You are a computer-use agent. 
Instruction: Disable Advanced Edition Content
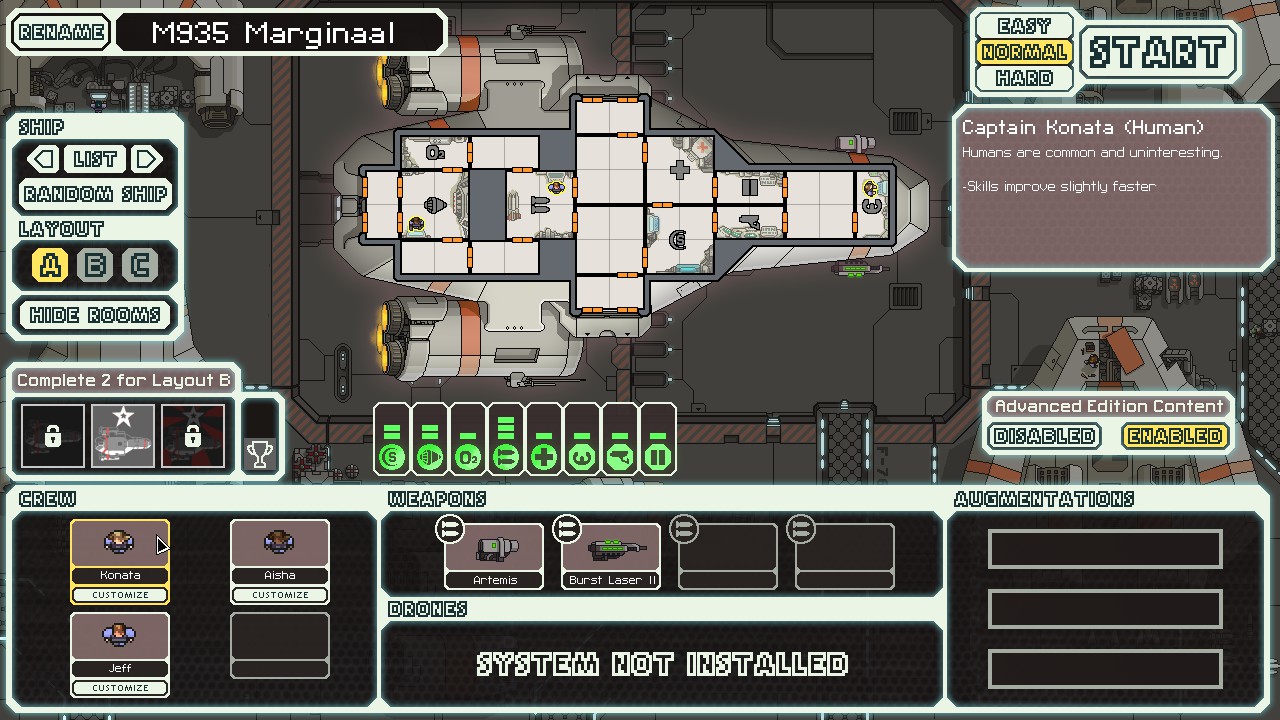1045,436
